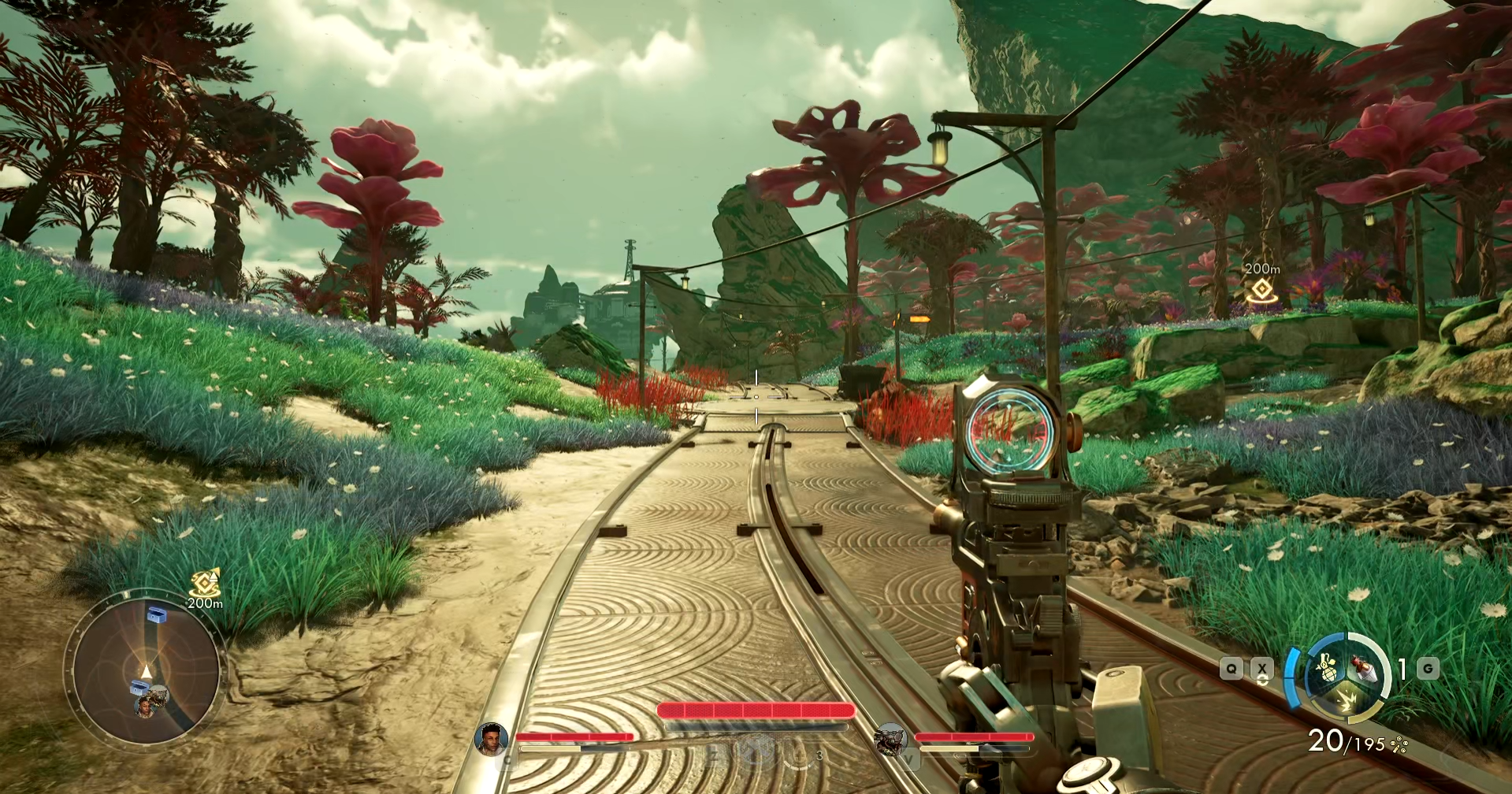The height and width of the screenshot is (794, 1512).
Task: Toggle the G grenade keybind prompt
Action: 1428,668
